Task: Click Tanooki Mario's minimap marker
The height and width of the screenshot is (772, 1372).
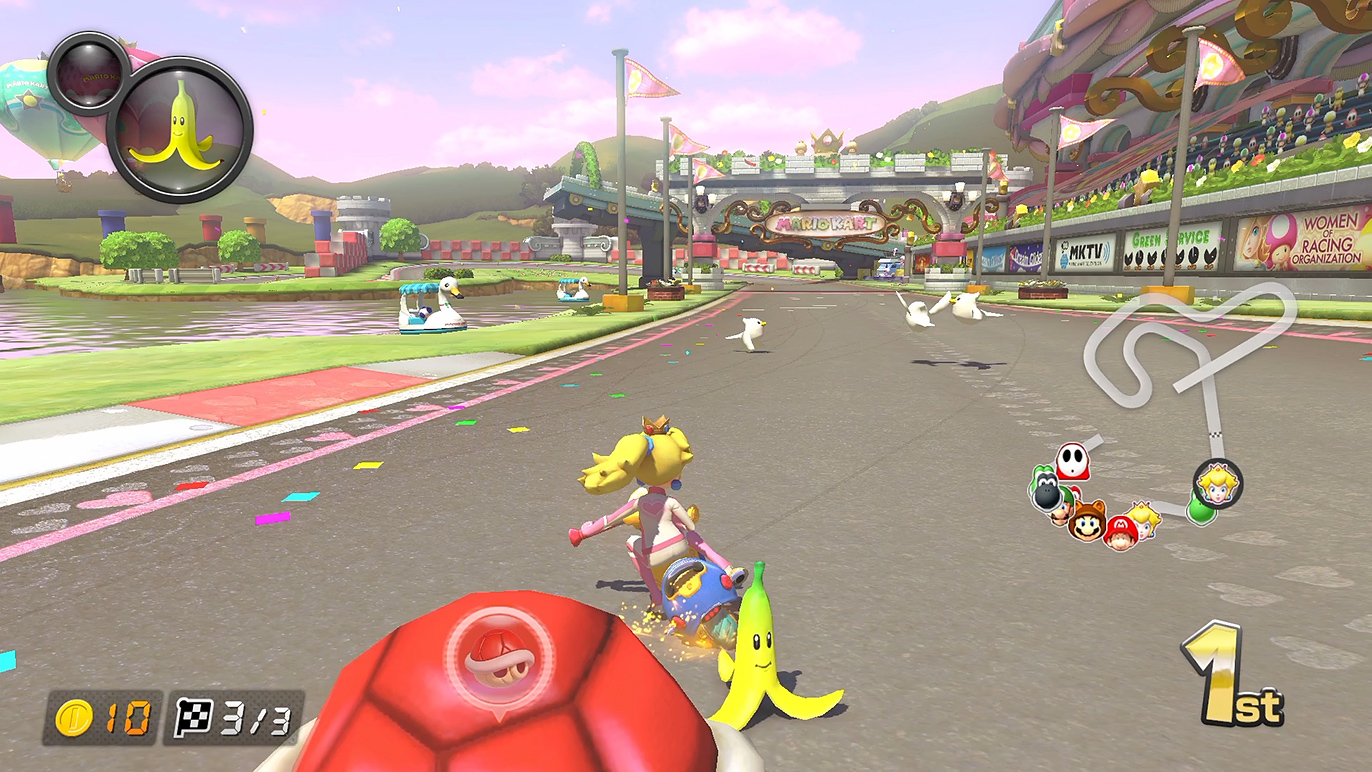Action: click(1088, 520)
